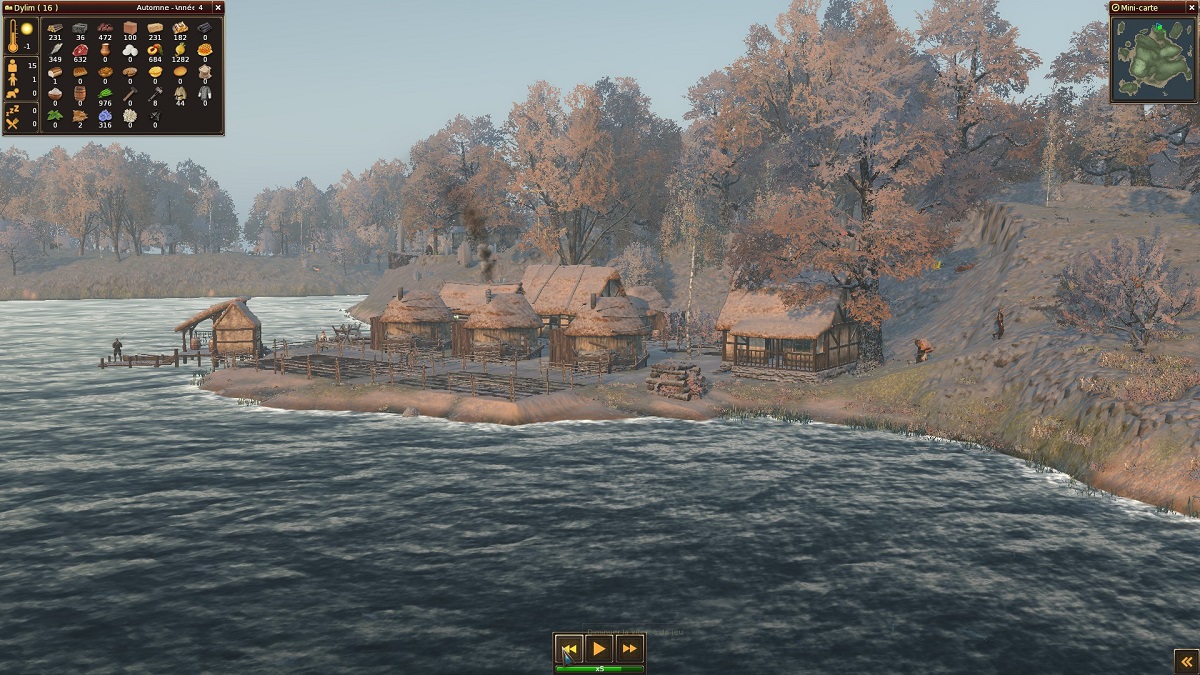This screenshot has width=1200, height=675.
Task: Select the wooden barrel resource icon
Action: 80,93
